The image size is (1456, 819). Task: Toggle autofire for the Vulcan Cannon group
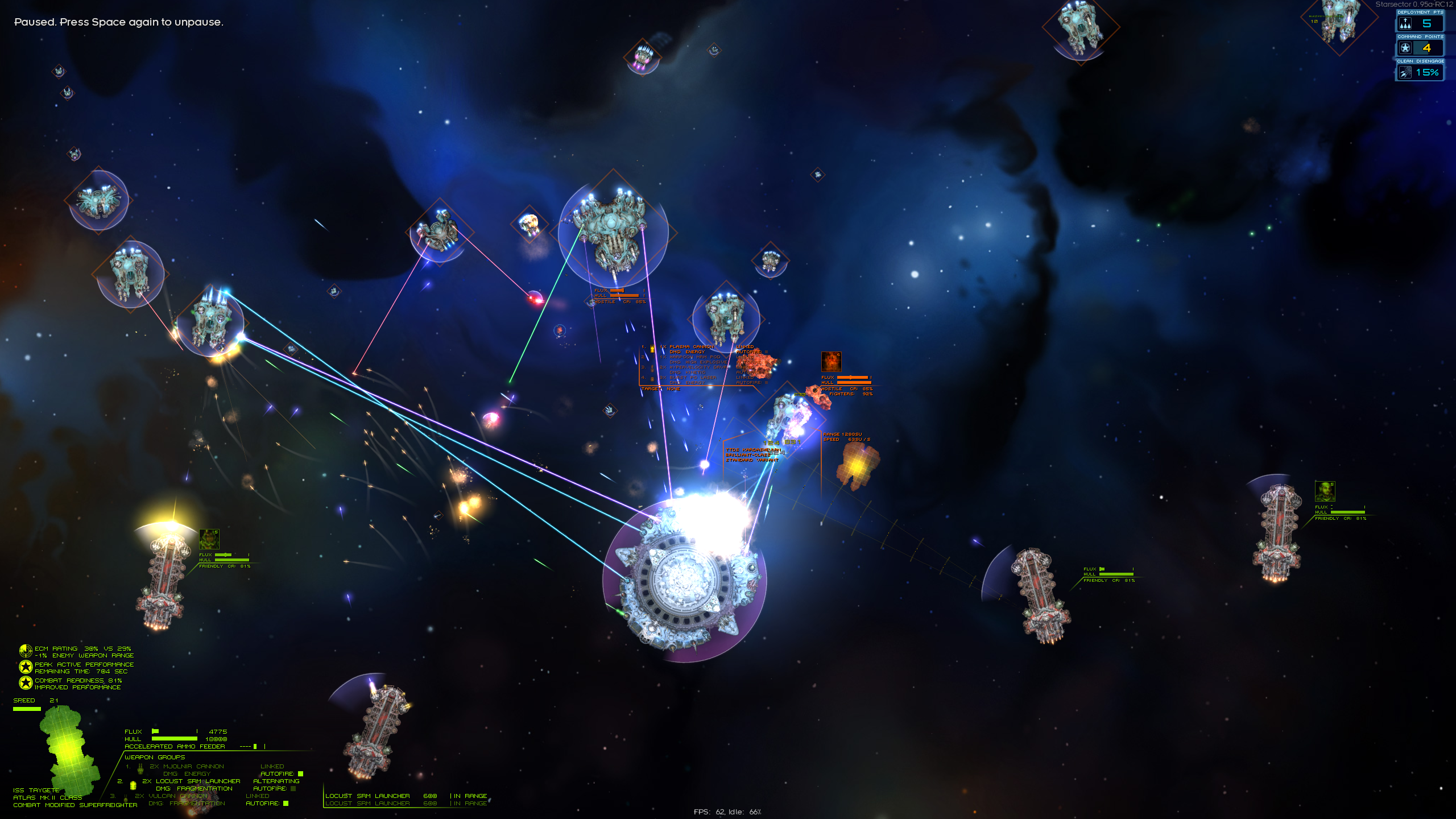click(286, 804)
